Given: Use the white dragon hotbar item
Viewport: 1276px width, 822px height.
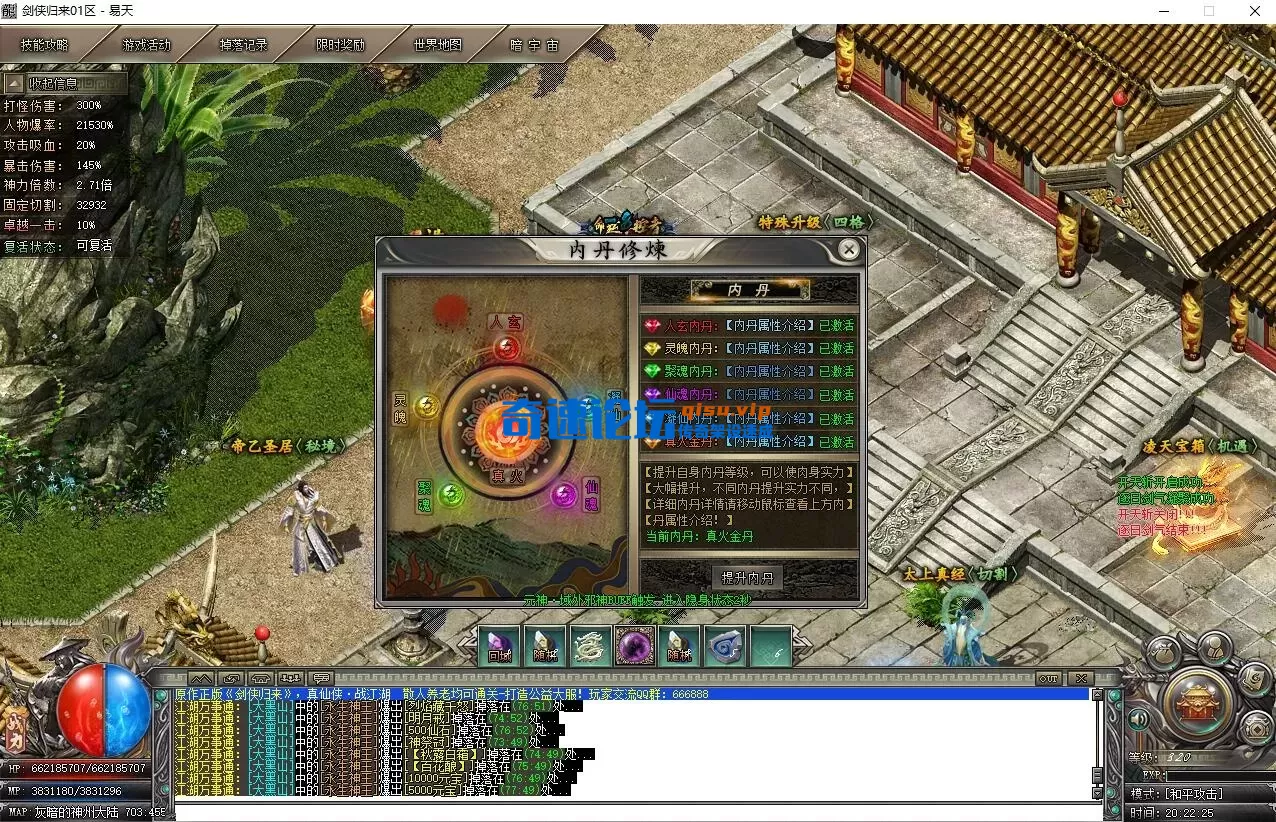Looking at the screenshot, I should coord(590,646).
